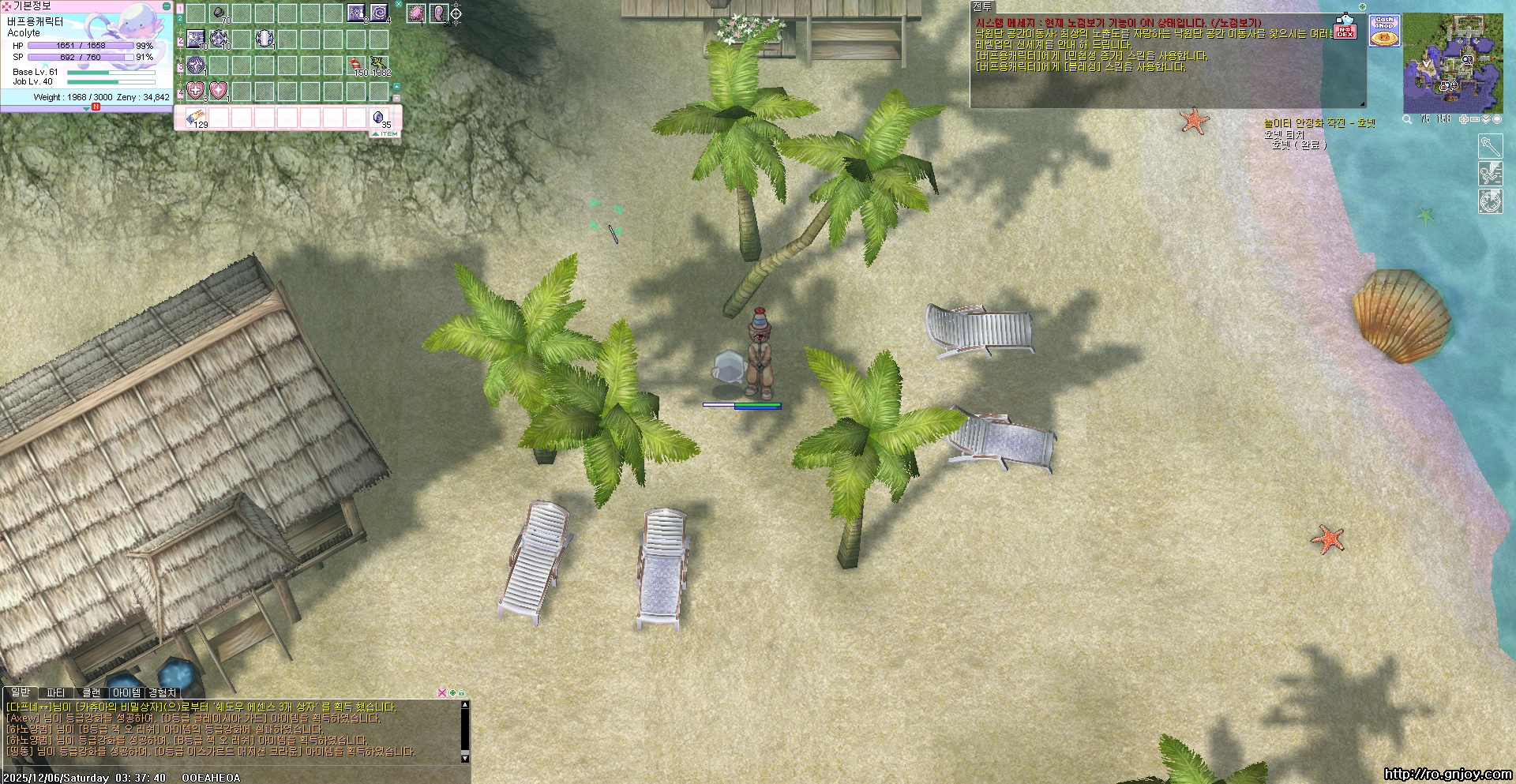Viewport: 1516px width, 784px height.
Task: Use the ticket item with count 129
Action: pos(196,118)
